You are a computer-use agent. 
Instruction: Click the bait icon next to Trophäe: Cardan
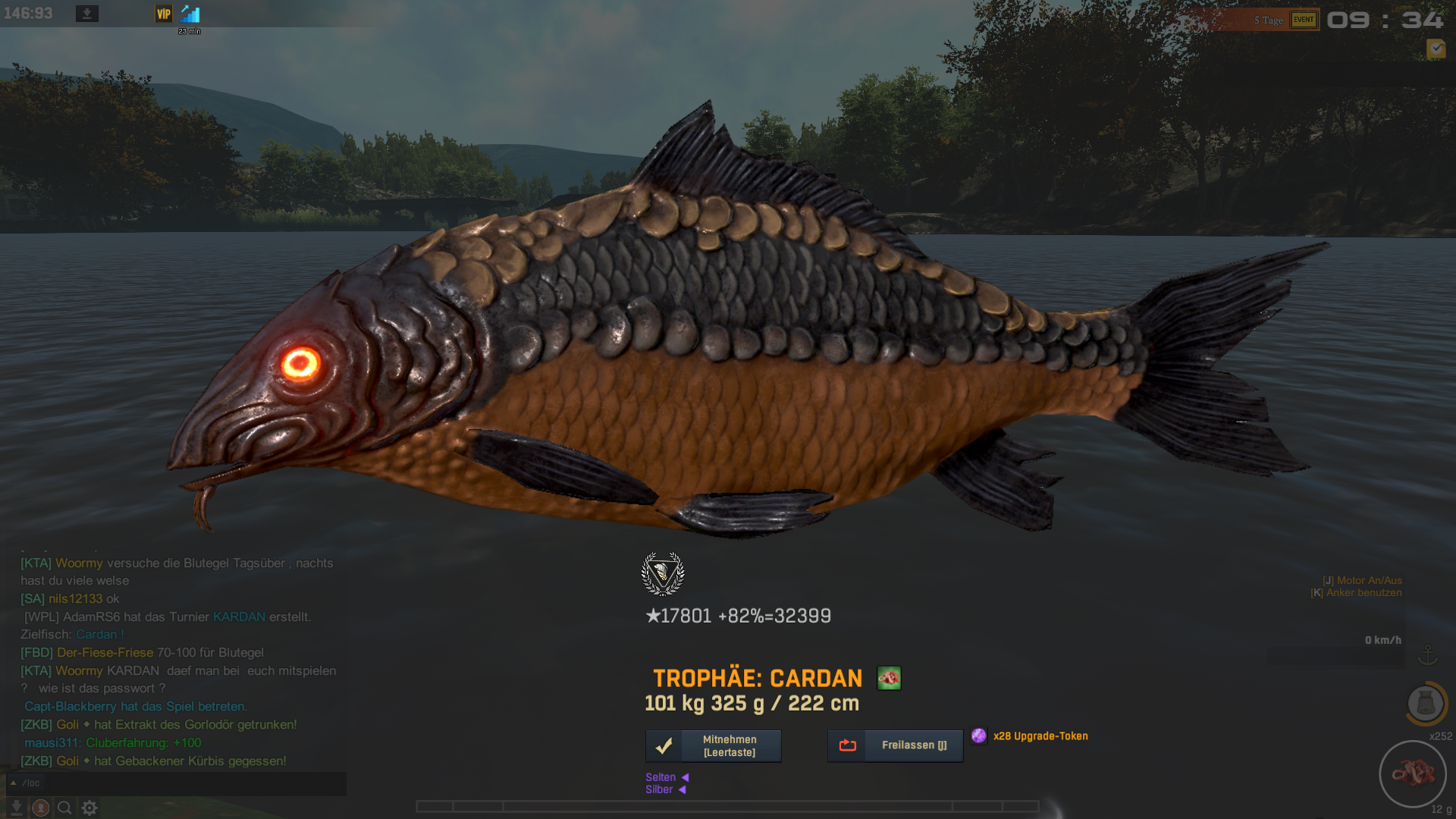pos(889,678)
